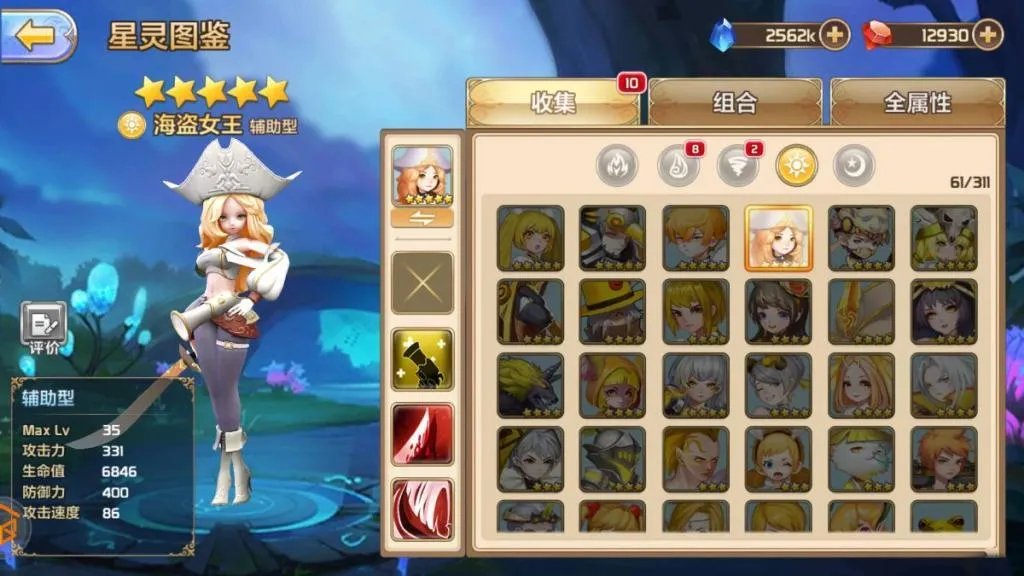The width and height of the screenshot is (1024, 576).
Task: Select the highlighted pirate queen portrait in grid
Action: coord(778,238)
